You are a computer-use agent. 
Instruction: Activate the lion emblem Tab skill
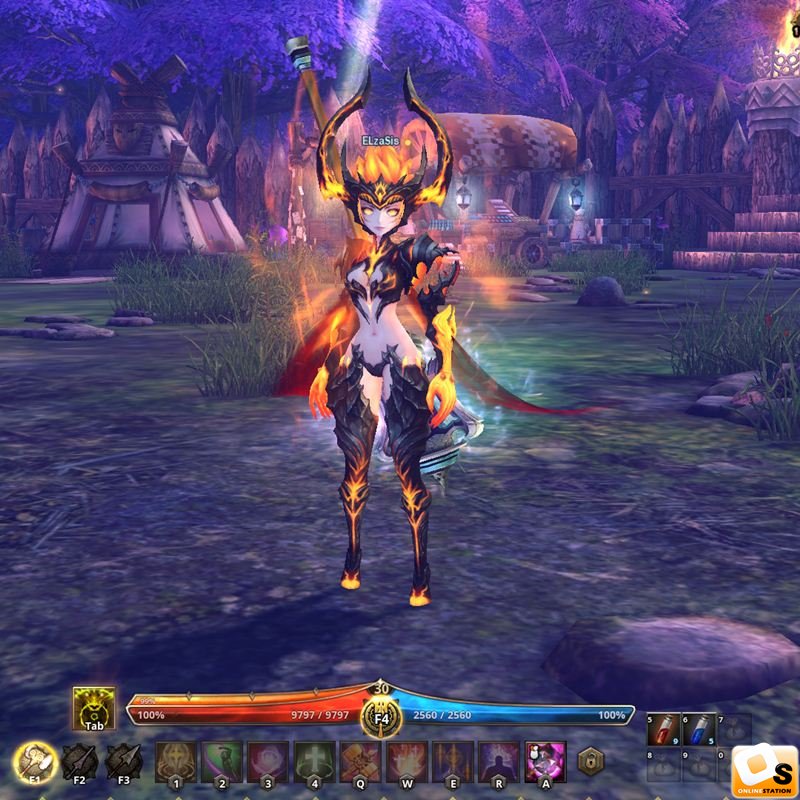(x=93, y=707)
